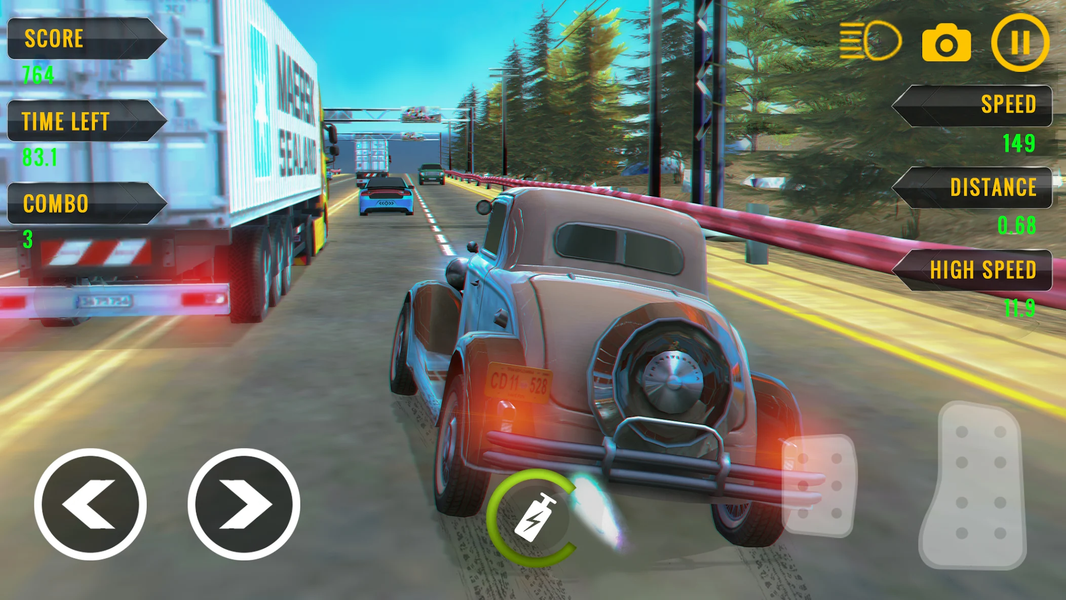This screenshot has width=1066, height=600.
Task: Activate the nitro boost button
Action: 530,516
